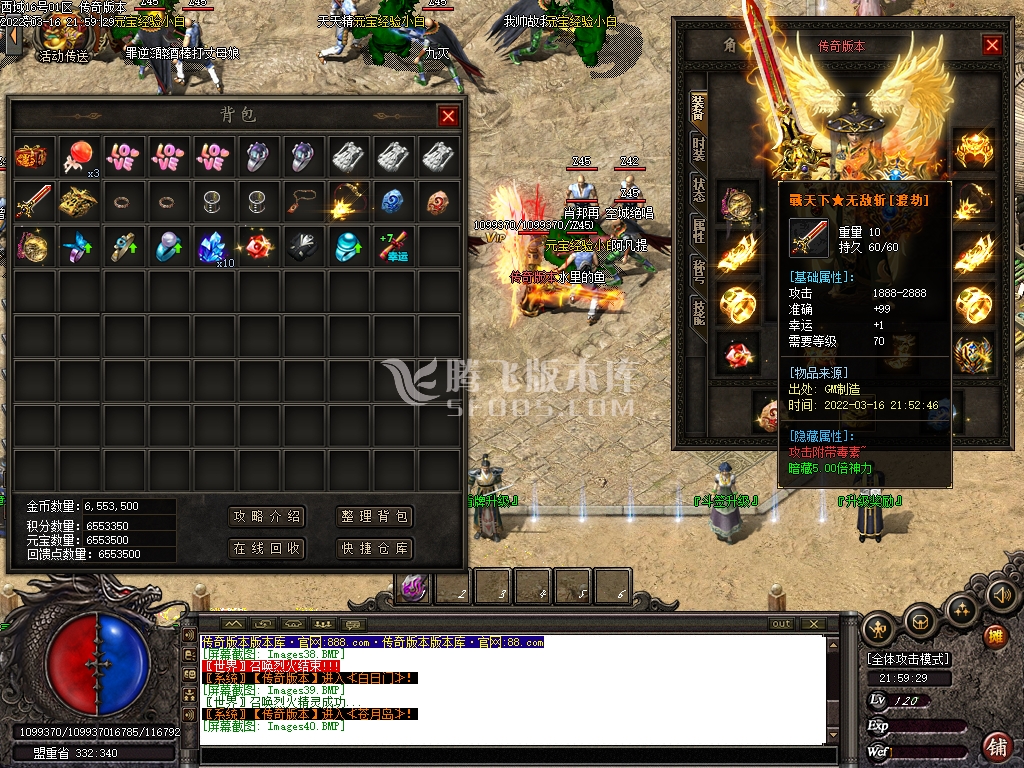Open the 状态 status tab

point(698,188)
